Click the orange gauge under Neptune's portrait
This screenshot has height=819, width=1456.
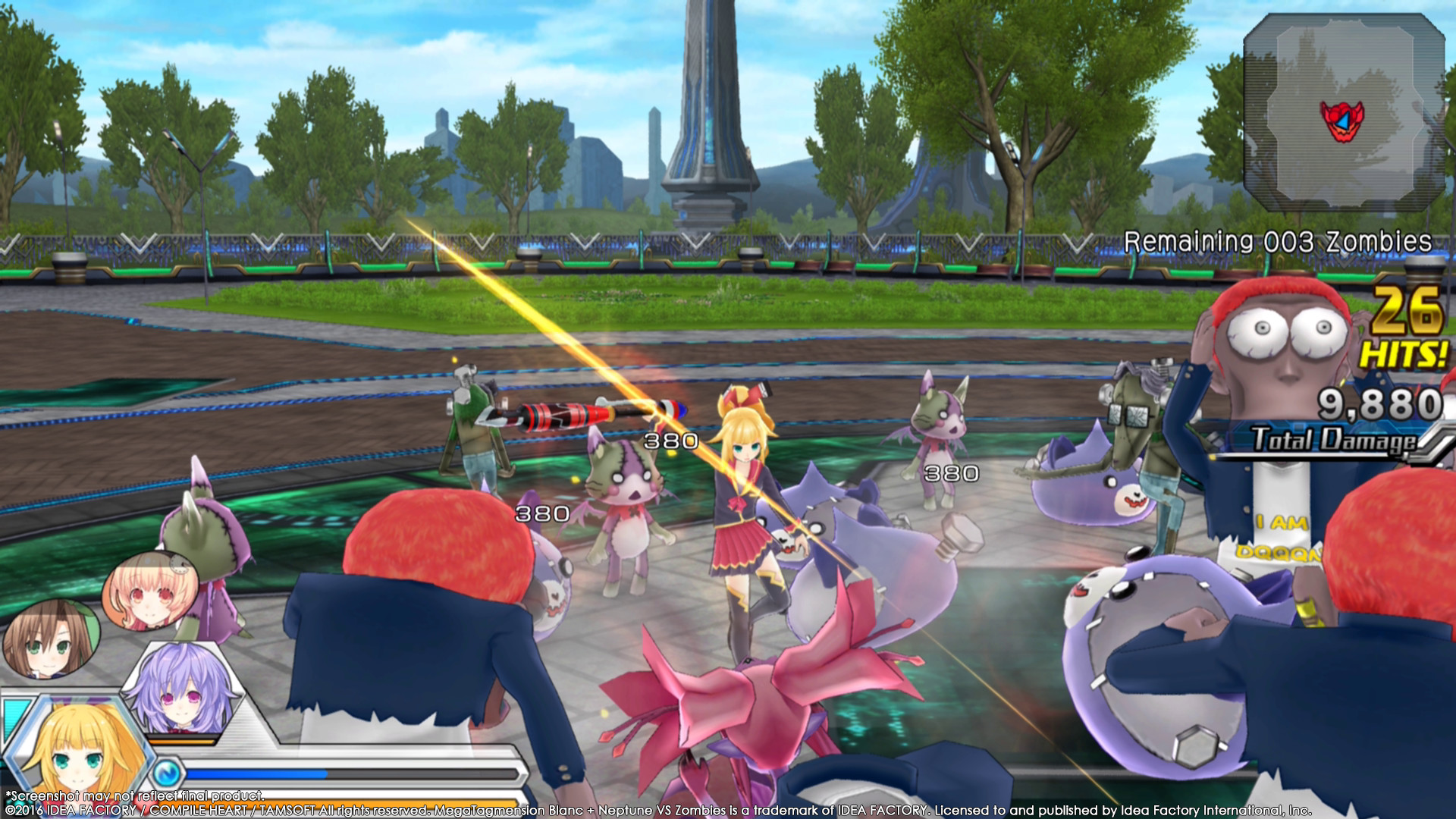[180, 741]
